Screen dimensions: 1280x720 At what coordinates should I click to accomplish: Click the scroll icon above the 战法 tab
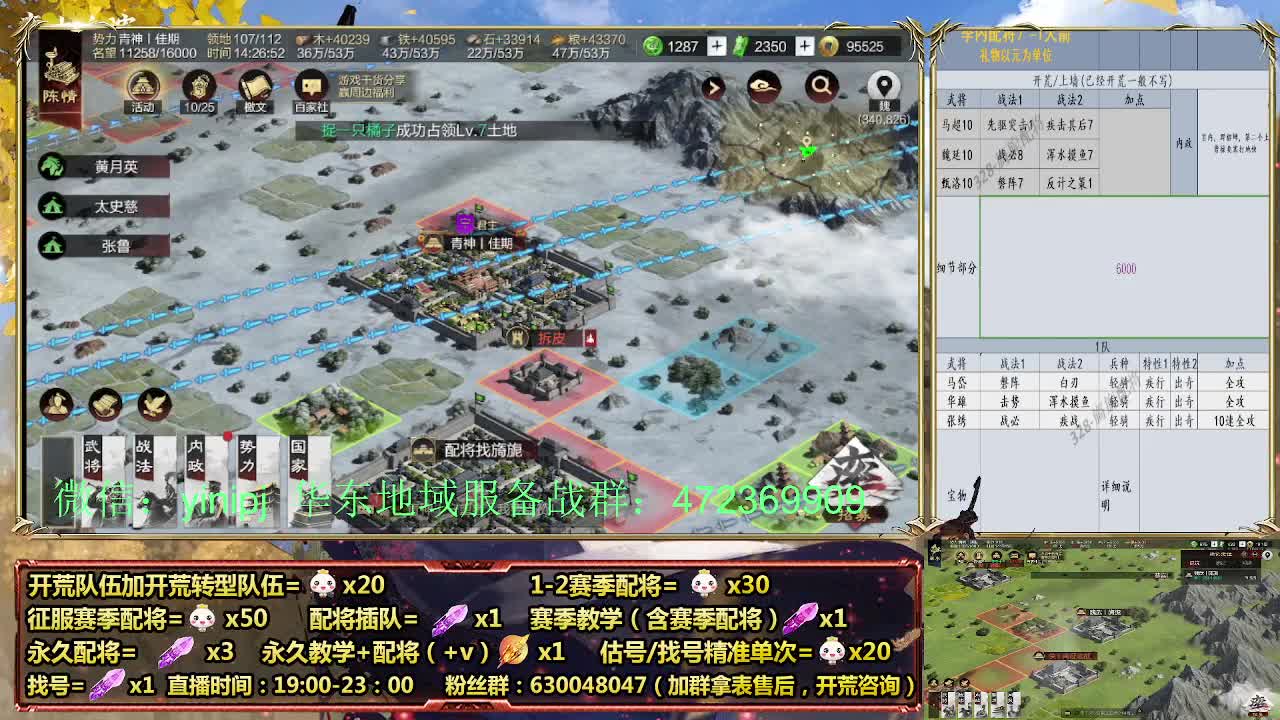(102, 404)
